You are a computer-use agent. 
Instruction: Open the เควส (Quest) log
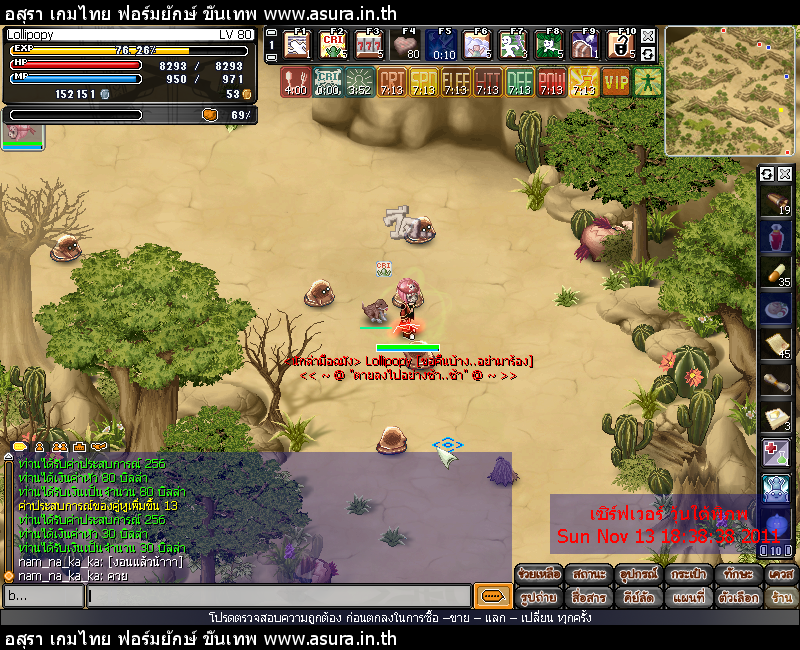coord(780,575)
